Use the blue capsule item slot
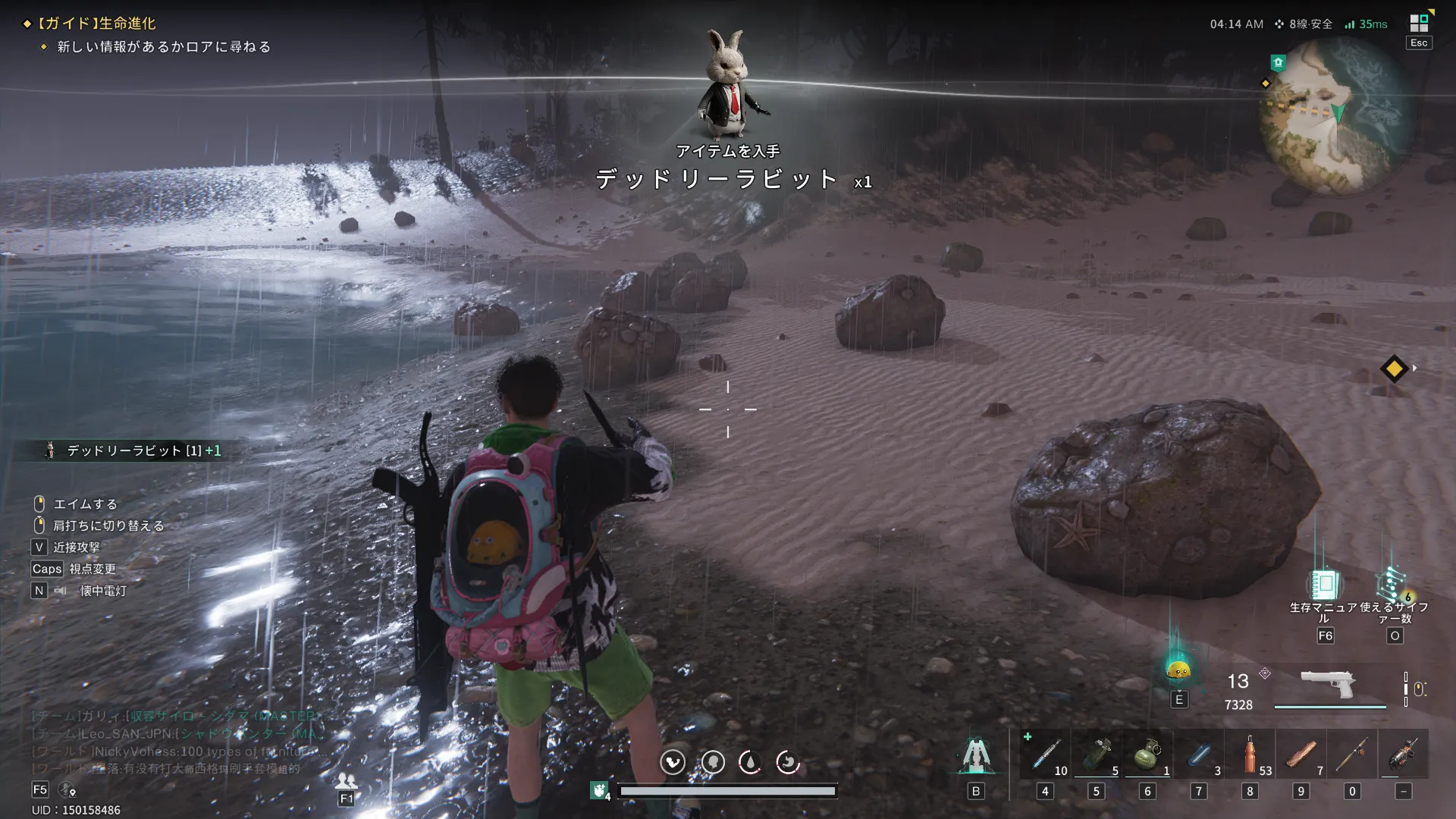The height and width of the screenshot is (819, 1456). (1199, 755)
